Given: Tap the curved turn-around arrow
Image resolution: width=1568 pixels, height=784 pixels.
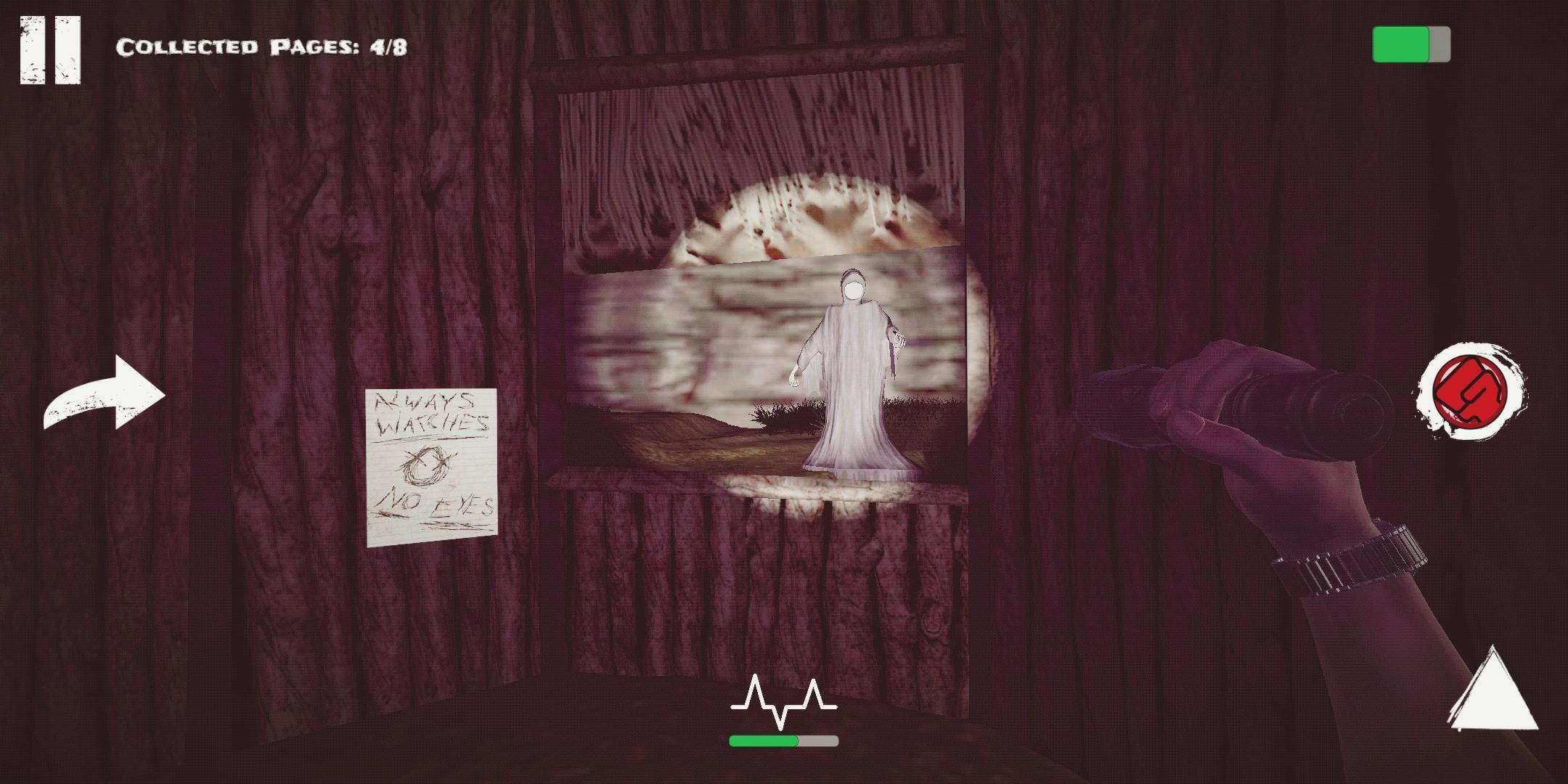Looking at the screenshot, I should (105, 394).
